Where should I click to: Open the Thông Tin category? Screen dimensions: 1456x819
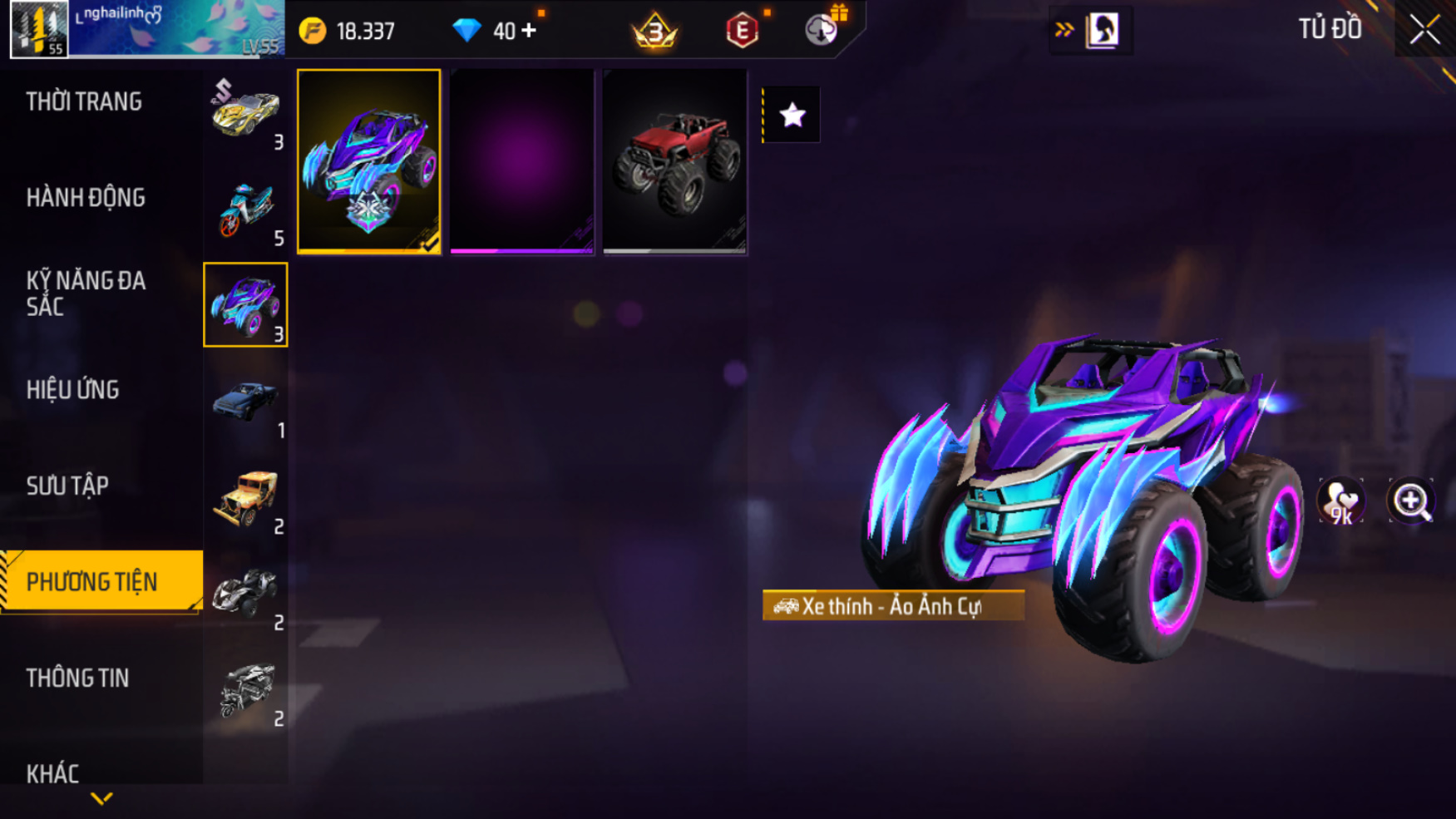pos(78,678)
